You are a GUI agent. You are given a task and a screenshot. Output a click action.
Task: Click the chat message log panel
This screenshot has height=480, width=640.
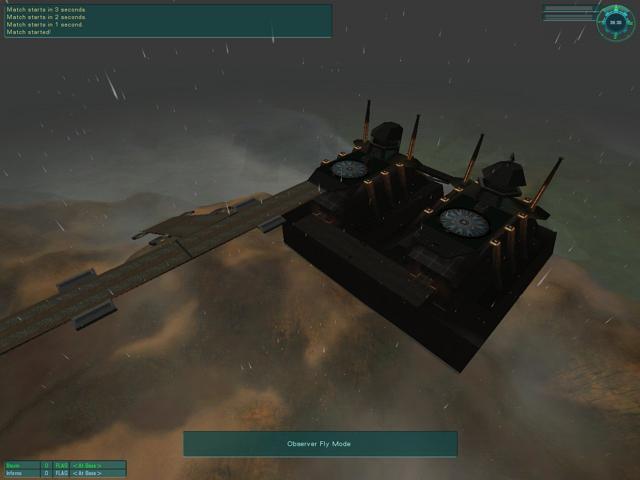pyautogui.click(x=167, y=21)
